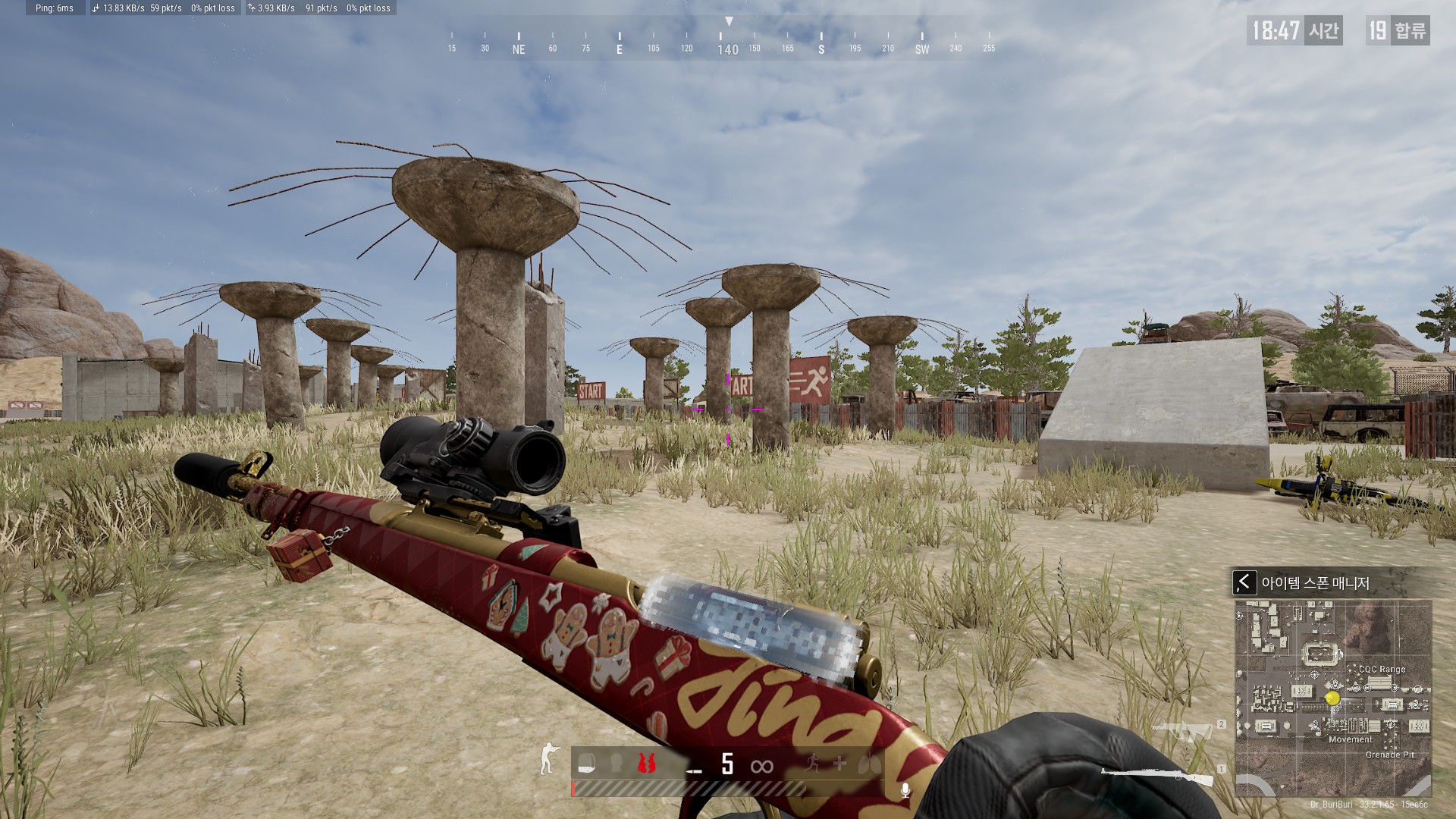Click the CQC Range label on minimap
This screenshot has height=819, width=1456.
(1382, 670)
